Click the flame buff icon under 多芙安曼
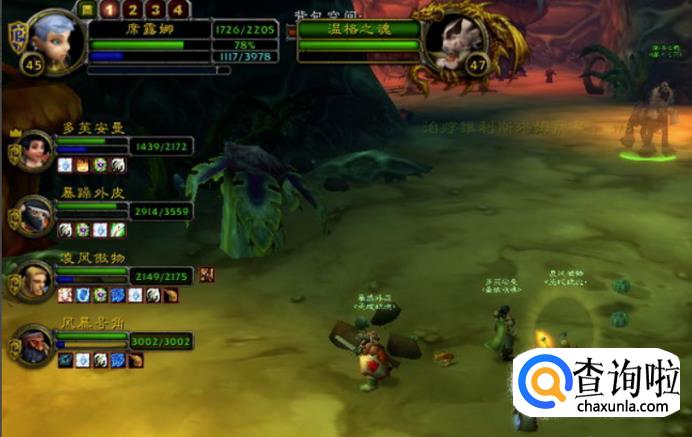This screenshot has width=692, height=437. (83, 165)
